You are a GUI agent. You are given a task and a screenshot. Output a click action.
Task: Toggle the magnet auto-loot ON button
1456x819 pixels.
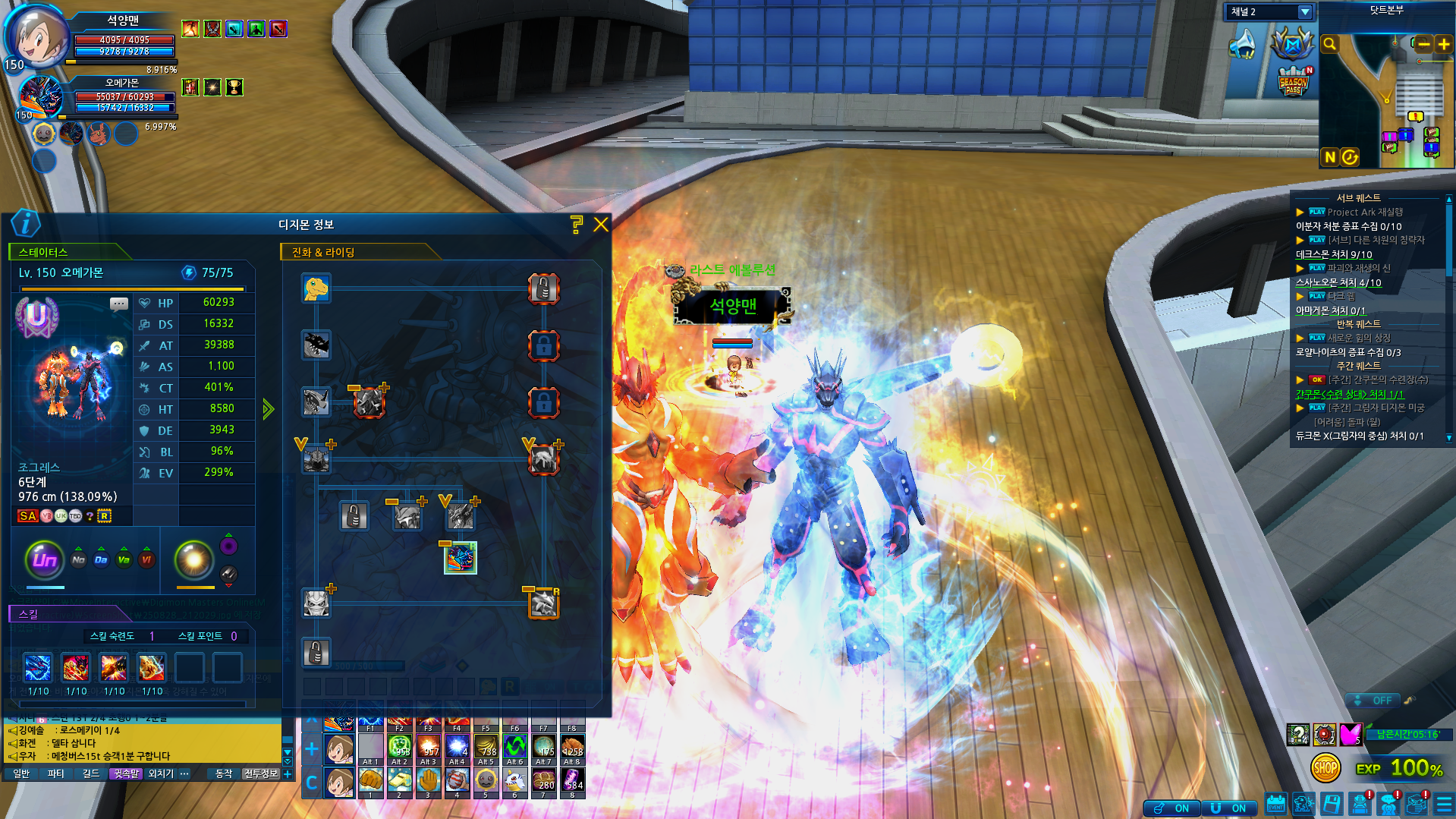1228,808
